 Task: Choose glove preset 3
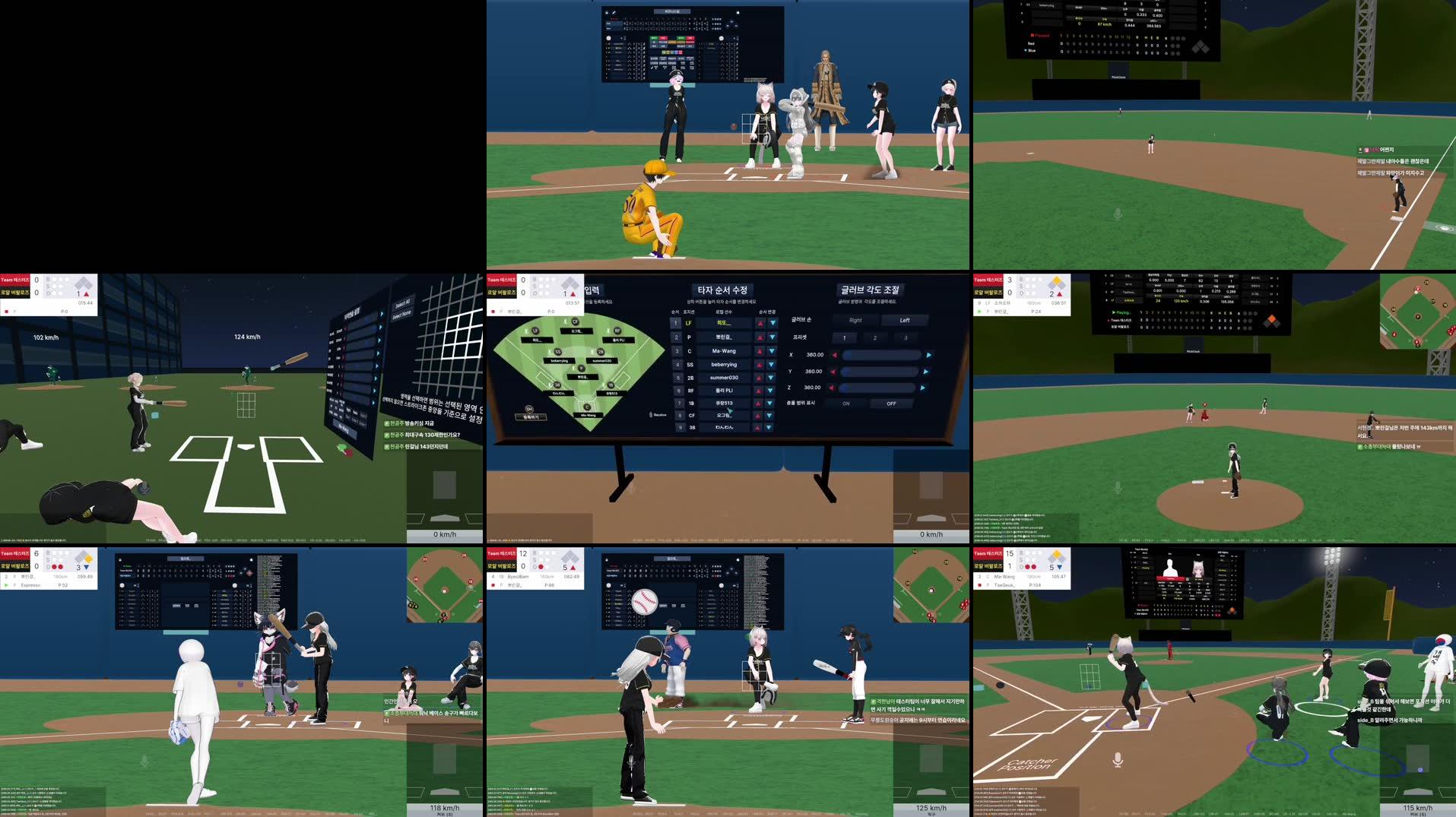coord(906,338)
